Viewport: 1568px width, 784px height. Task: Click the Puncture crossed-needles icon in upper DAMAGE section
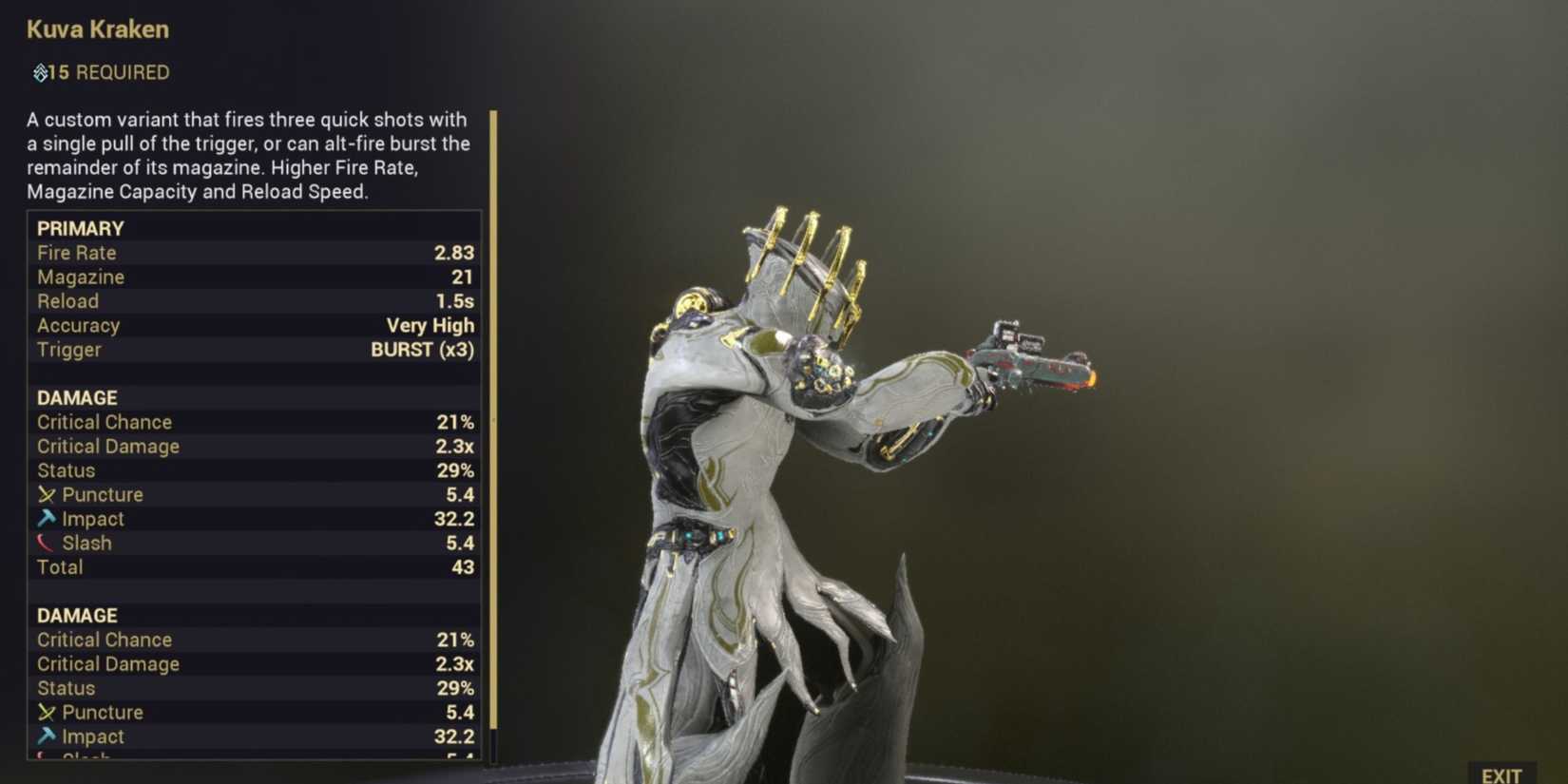46,494
